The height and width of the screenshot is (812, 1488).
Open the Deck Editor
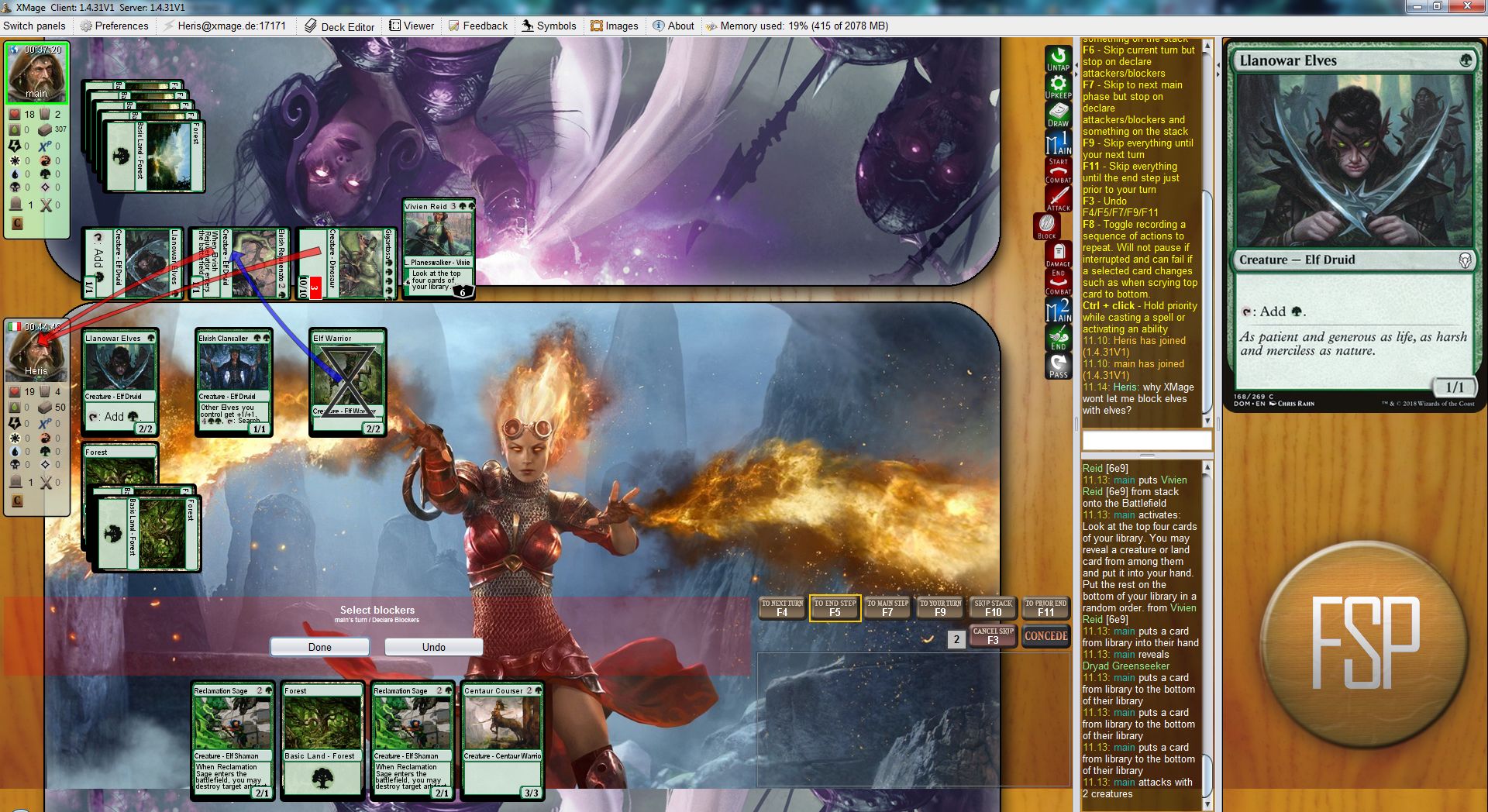(339, 26)
